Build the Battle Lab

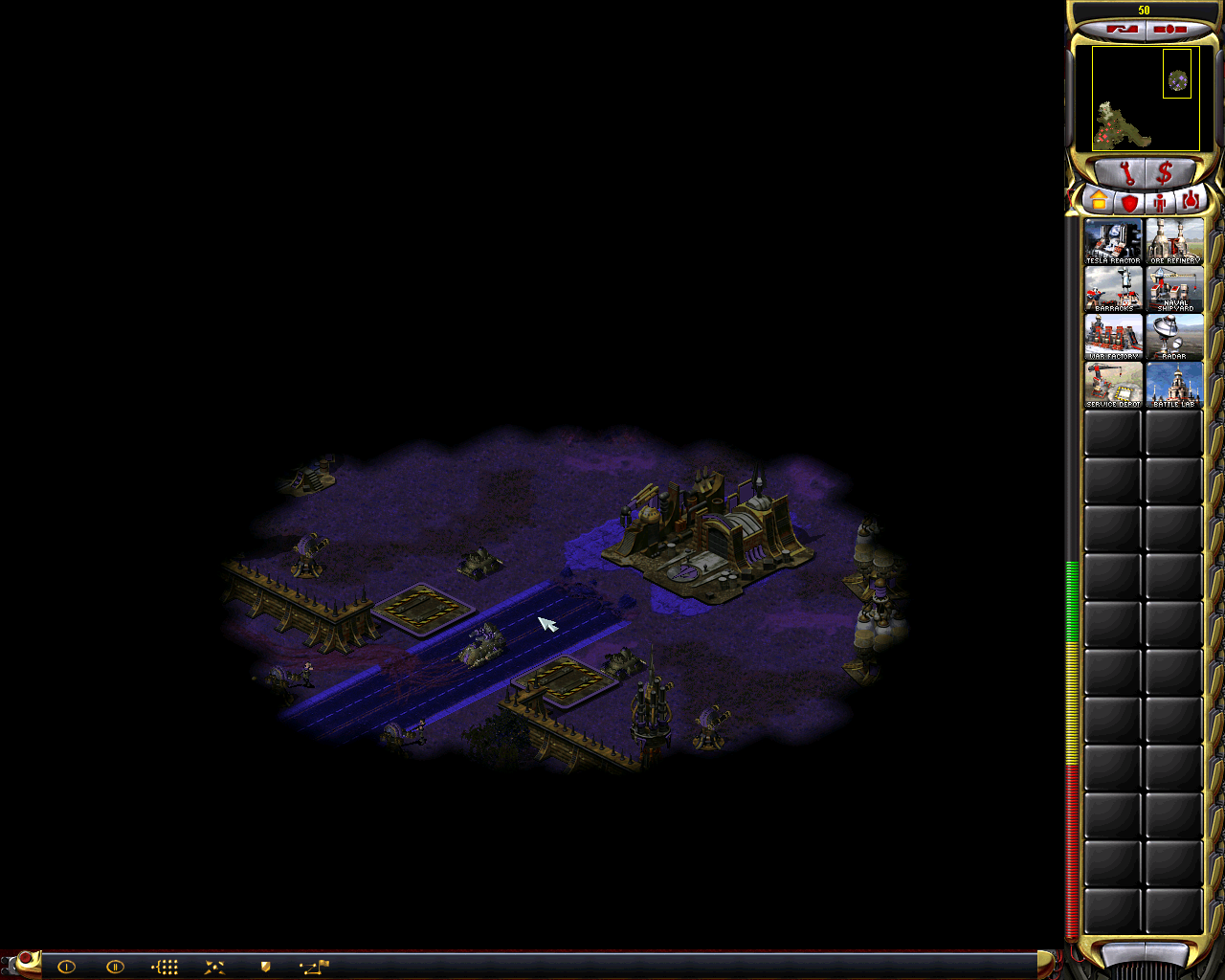[1173, 387]
